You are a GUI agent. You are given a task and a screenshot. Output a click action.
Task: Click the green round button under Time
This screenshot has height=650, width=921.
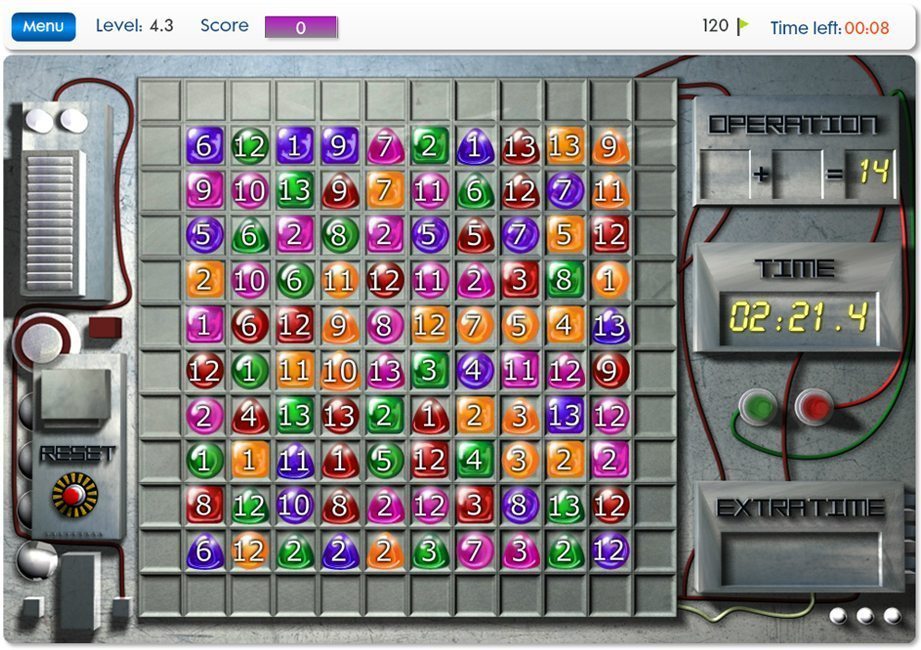[x=757, y=407]
